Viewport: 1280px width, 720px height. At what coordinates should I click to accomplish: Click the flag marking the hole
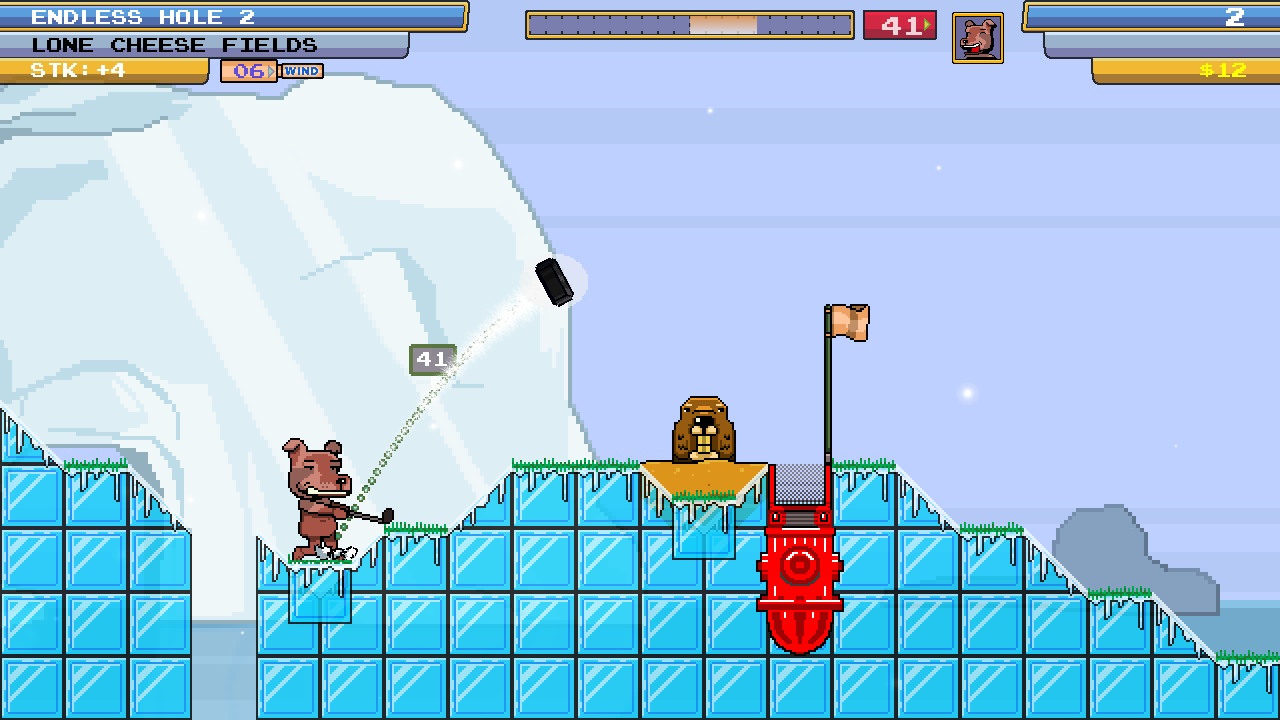[846, 324]
